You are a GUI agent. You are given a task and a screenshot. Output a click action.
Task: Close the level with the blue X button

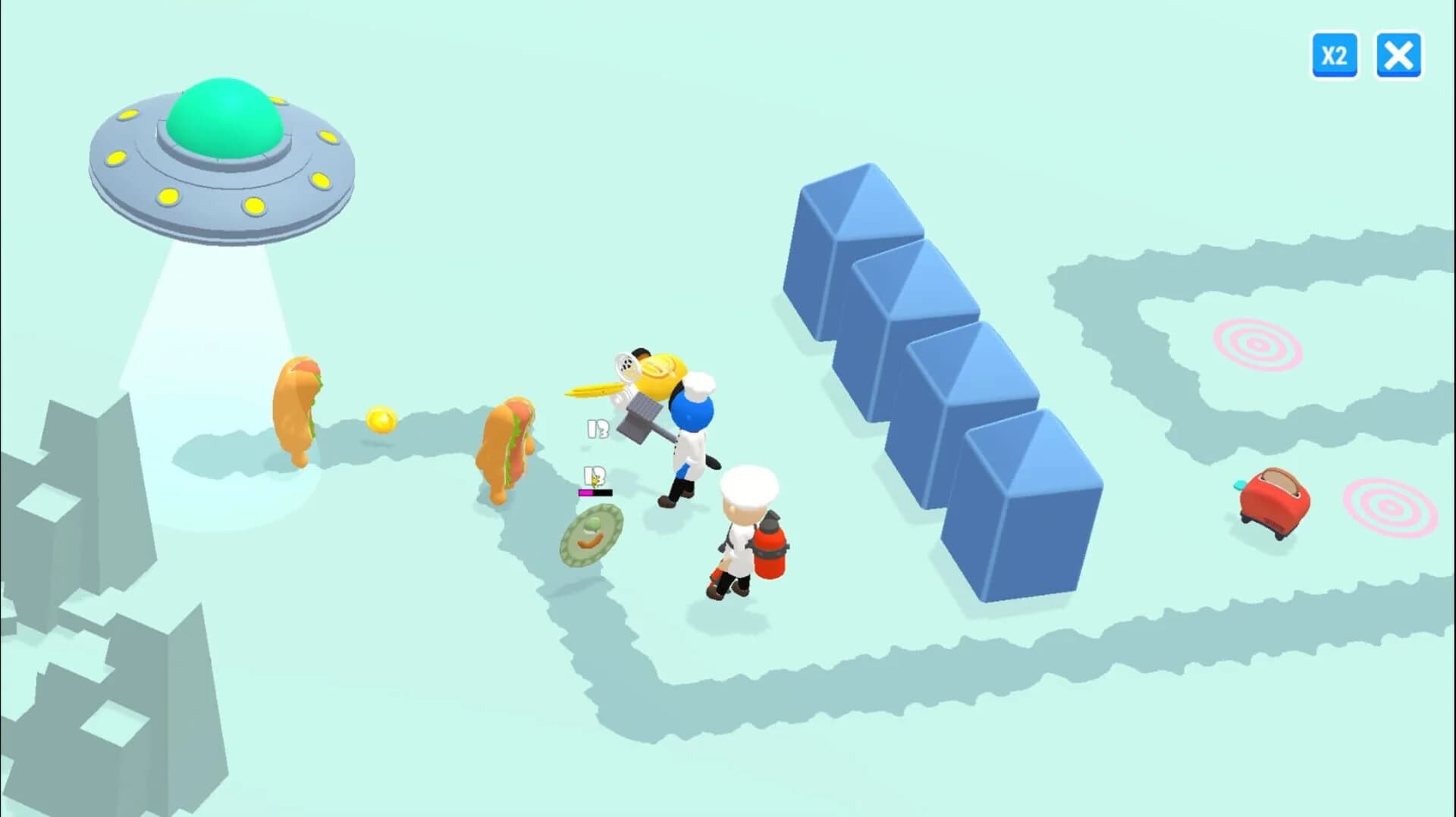[1399, 55]
